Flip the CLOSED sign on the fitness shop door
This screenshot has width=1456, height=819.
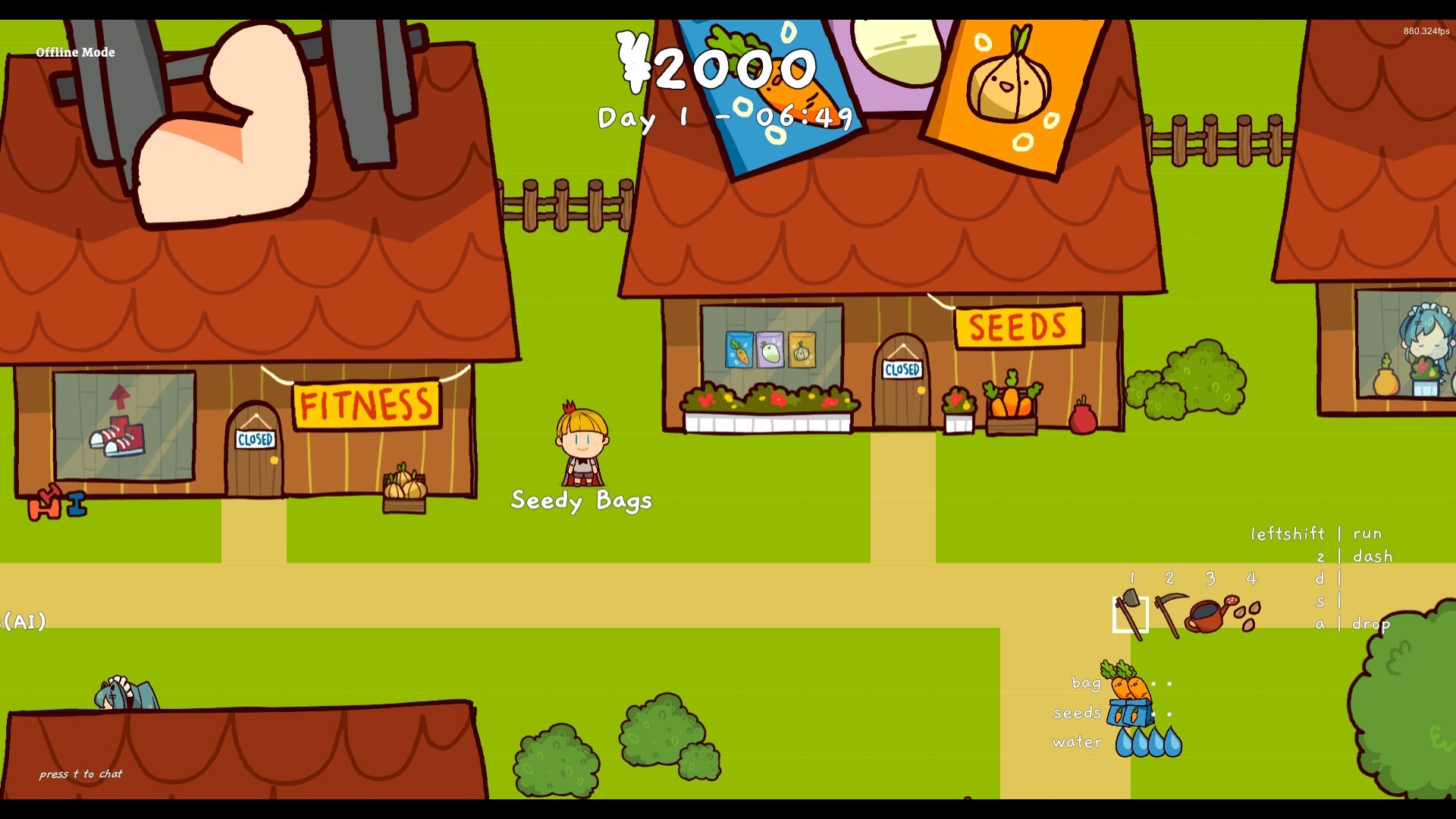(256, 438)
